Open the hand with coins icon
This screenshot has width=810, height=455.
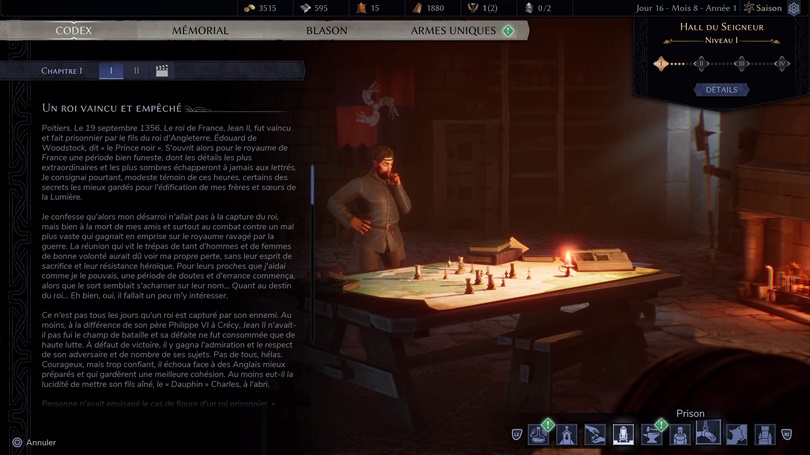click(x=595, y=435)
